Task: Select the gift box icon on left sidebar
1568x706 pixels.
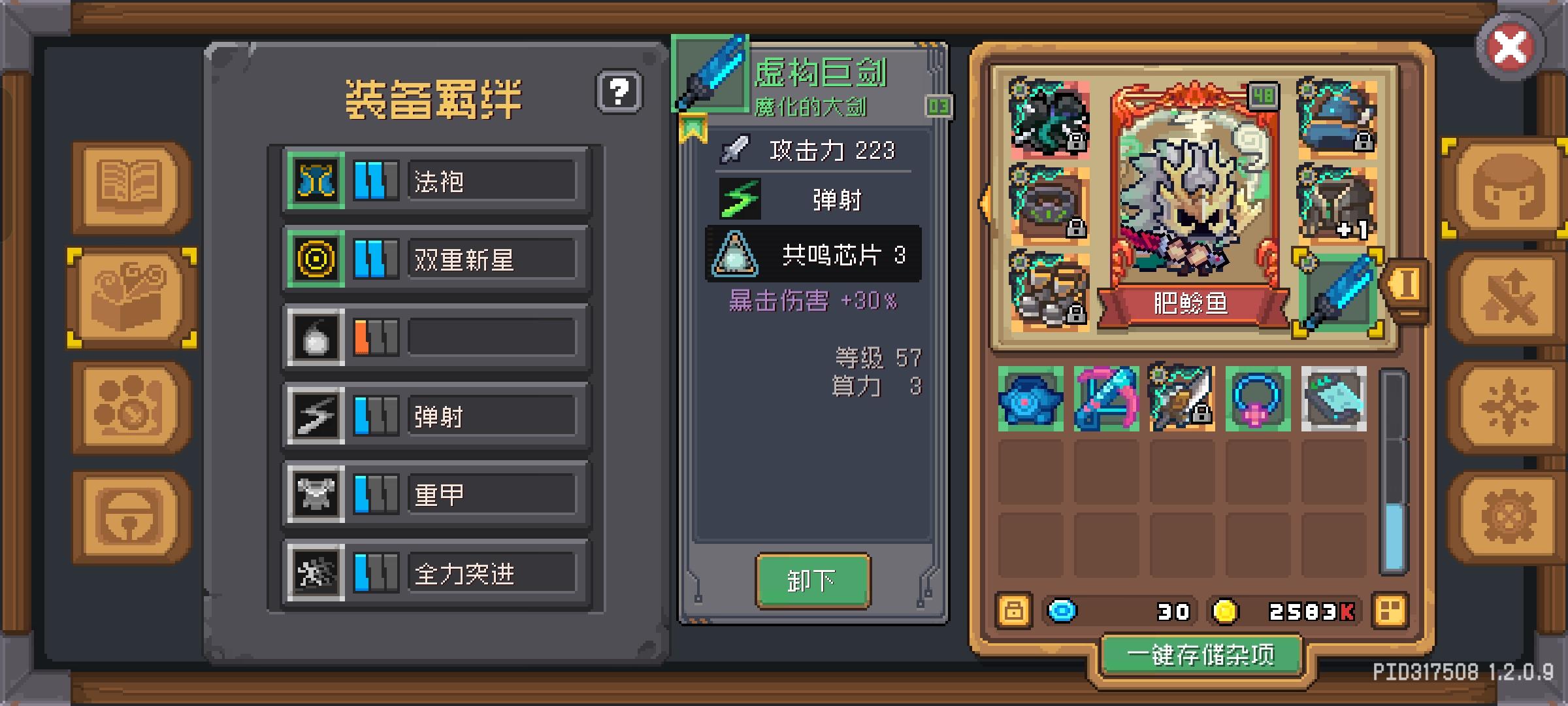Action: pyautogui.click(x=131, y=297)
